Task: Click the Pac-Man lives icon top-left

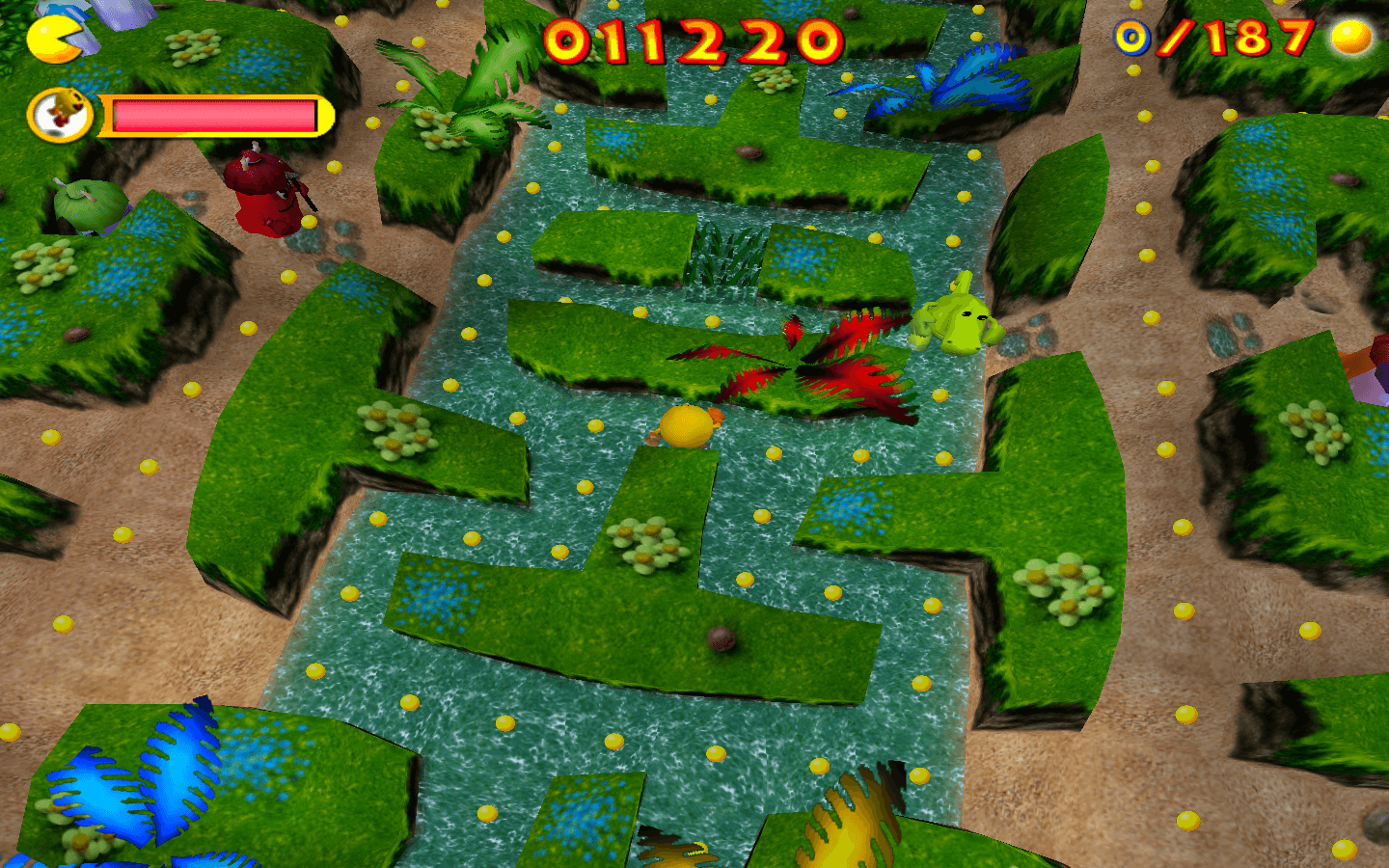Action: [x=53, y=41]
